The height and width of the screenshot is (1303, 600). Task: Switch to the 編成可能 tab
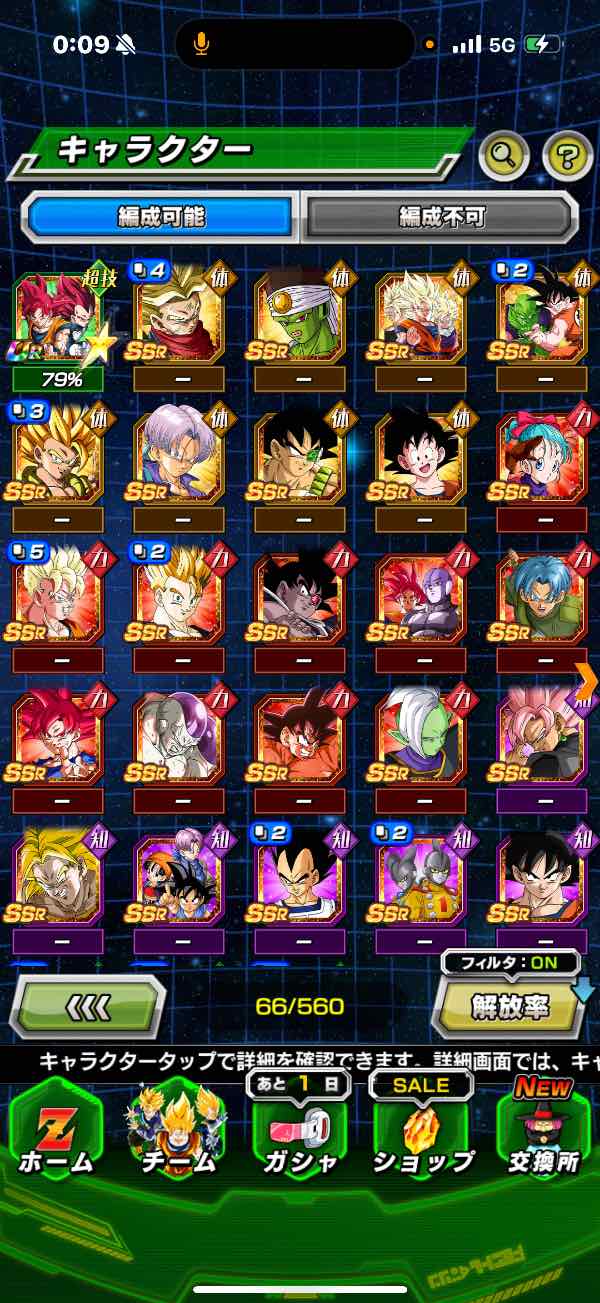pos(162,216)
